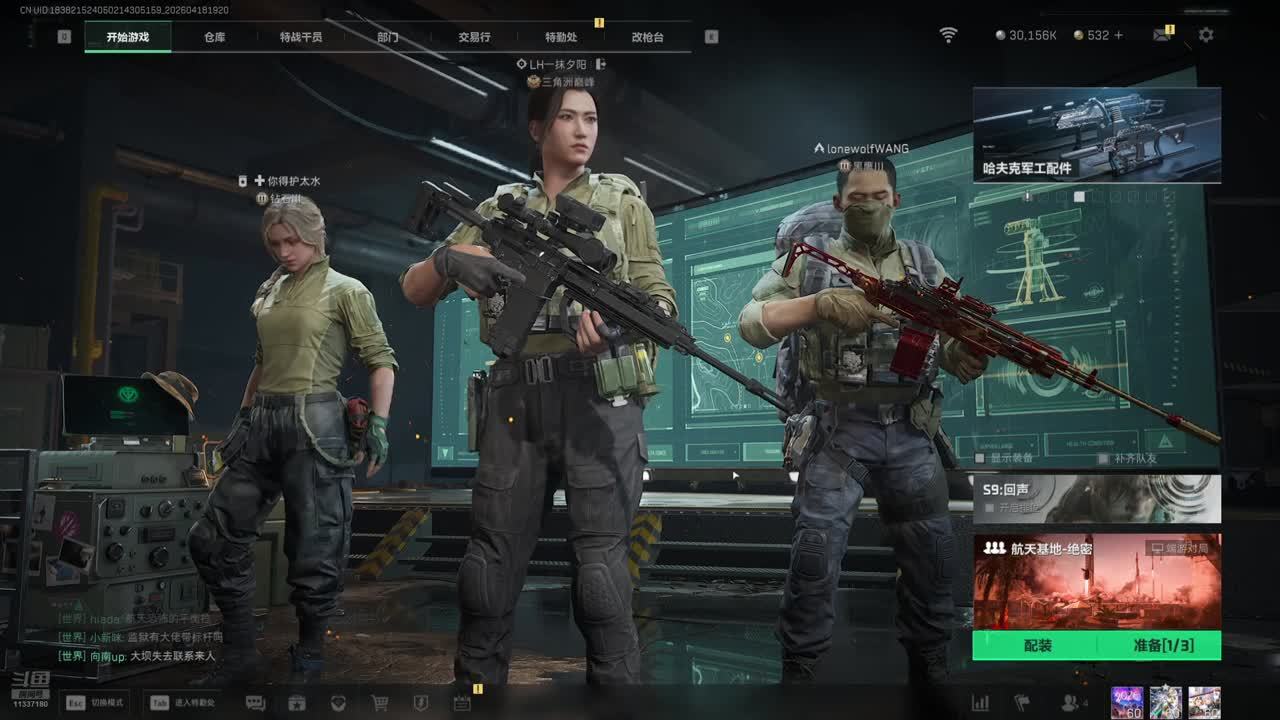Click the 配装 loadout button
Screen dimensions: 1280x720
(1037, 646)
